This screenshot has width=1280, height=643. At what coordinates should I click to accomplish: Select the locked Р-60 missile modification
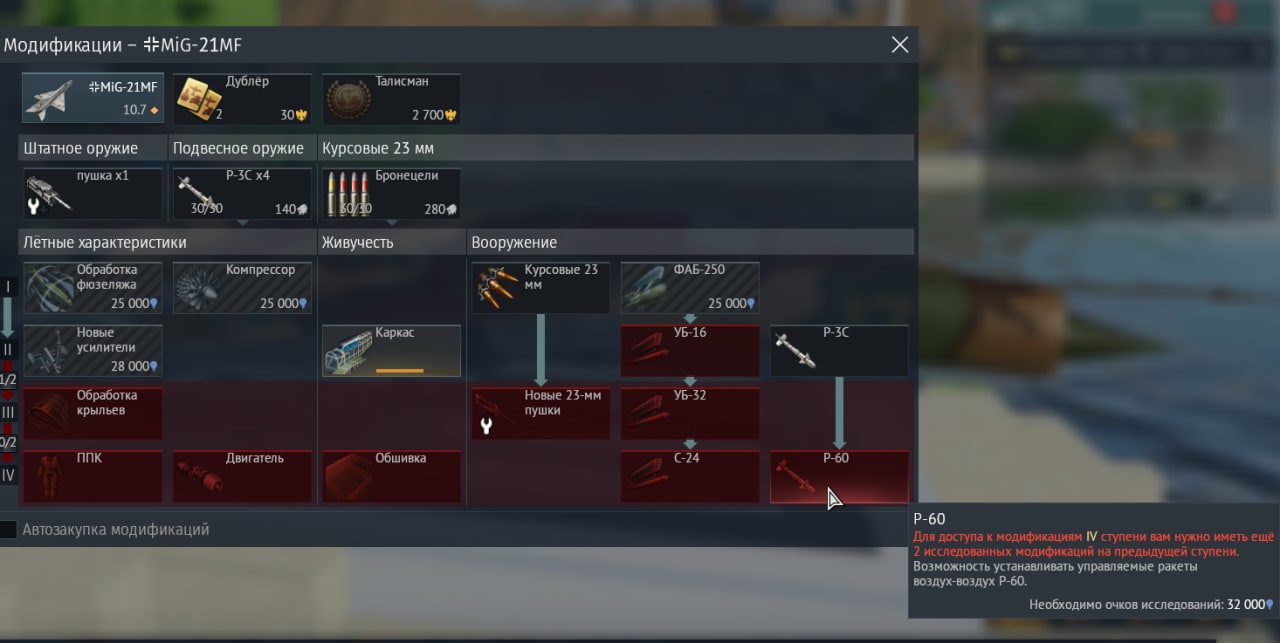click(839, 476)
